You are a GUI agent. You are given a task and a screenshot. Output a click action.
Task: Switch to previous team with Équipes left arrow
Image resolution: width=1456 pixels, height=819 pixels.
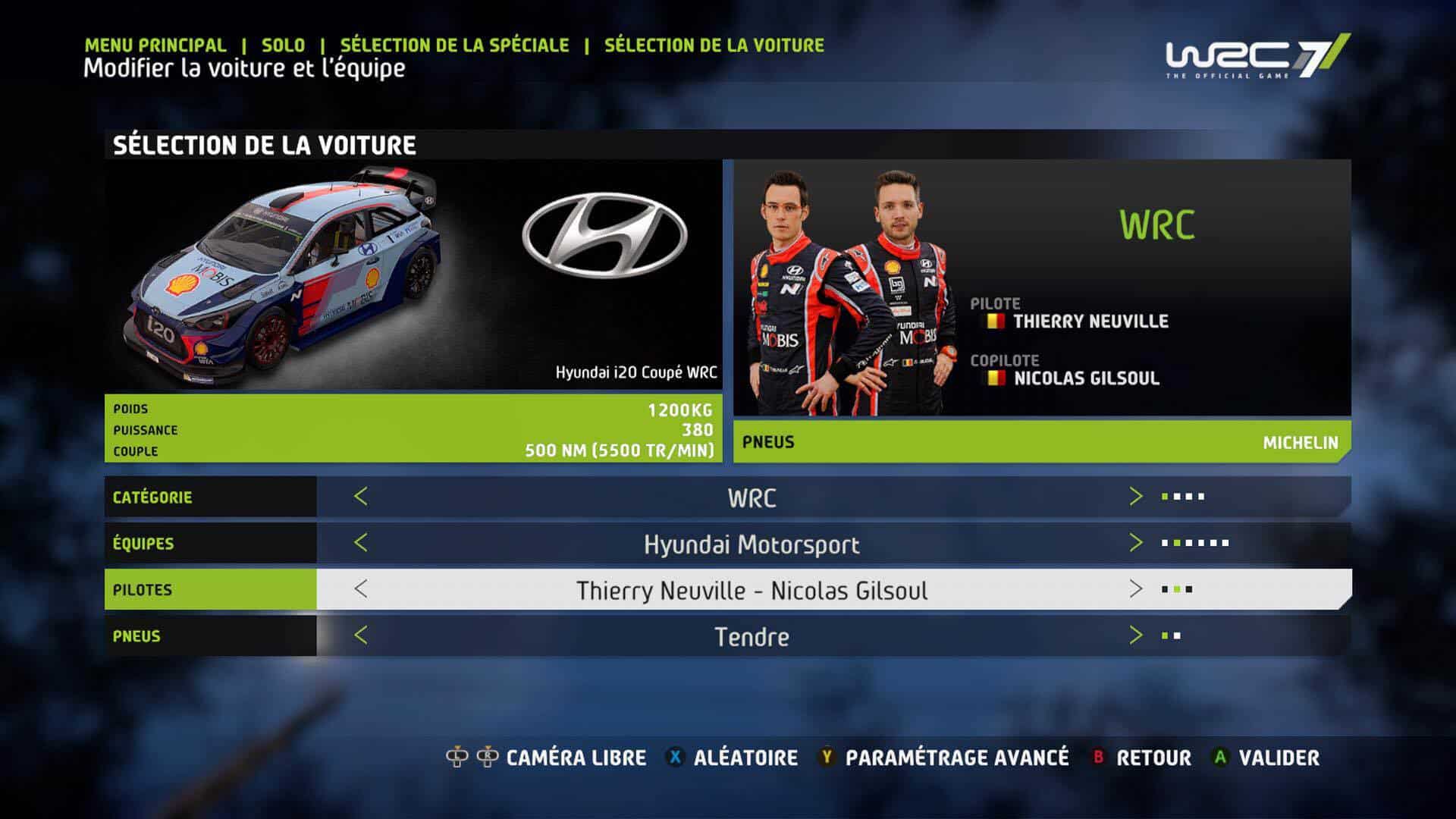pos(361,543)
